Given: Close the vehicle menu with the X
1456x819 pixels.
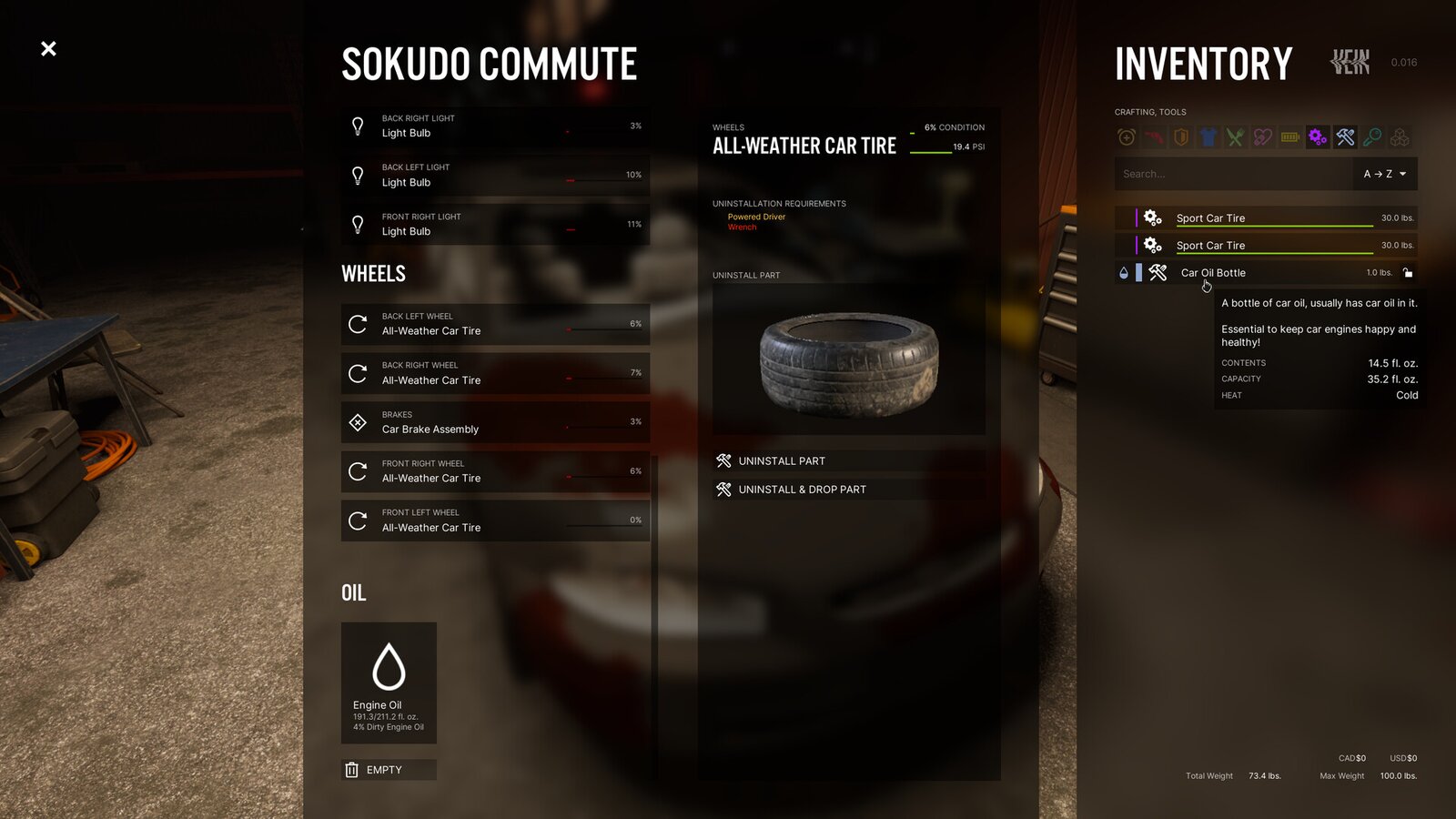Looking at the screenshot, I should [49, 48].
